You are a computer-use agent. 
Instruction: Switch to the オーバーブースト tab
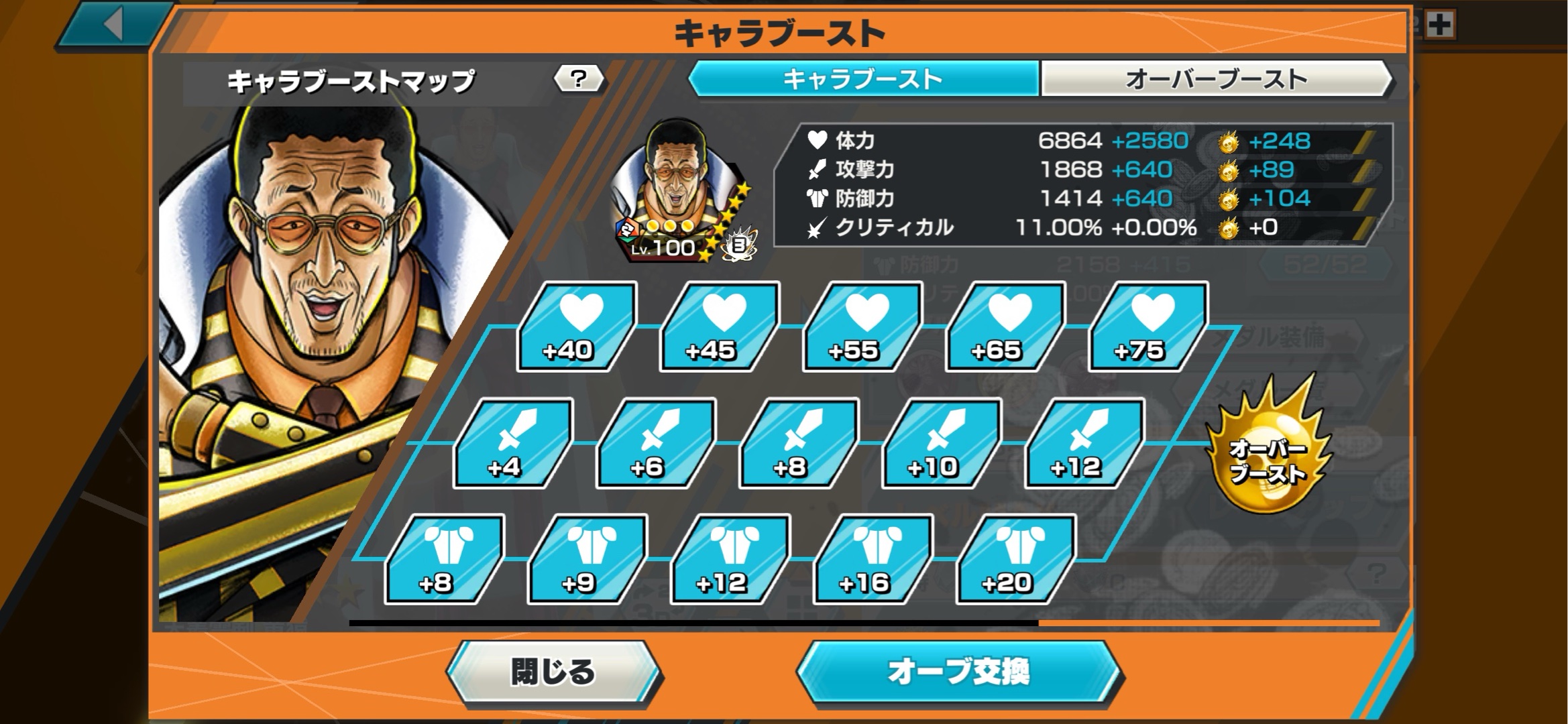click(1216, 79)
